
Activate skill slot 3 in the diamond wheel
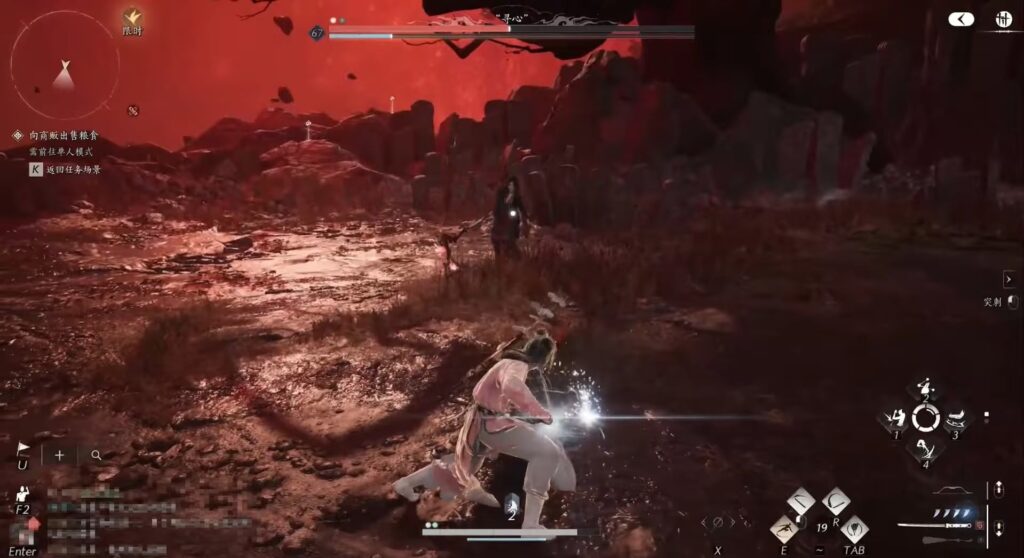pyautogui.click(x=955, y=419)
